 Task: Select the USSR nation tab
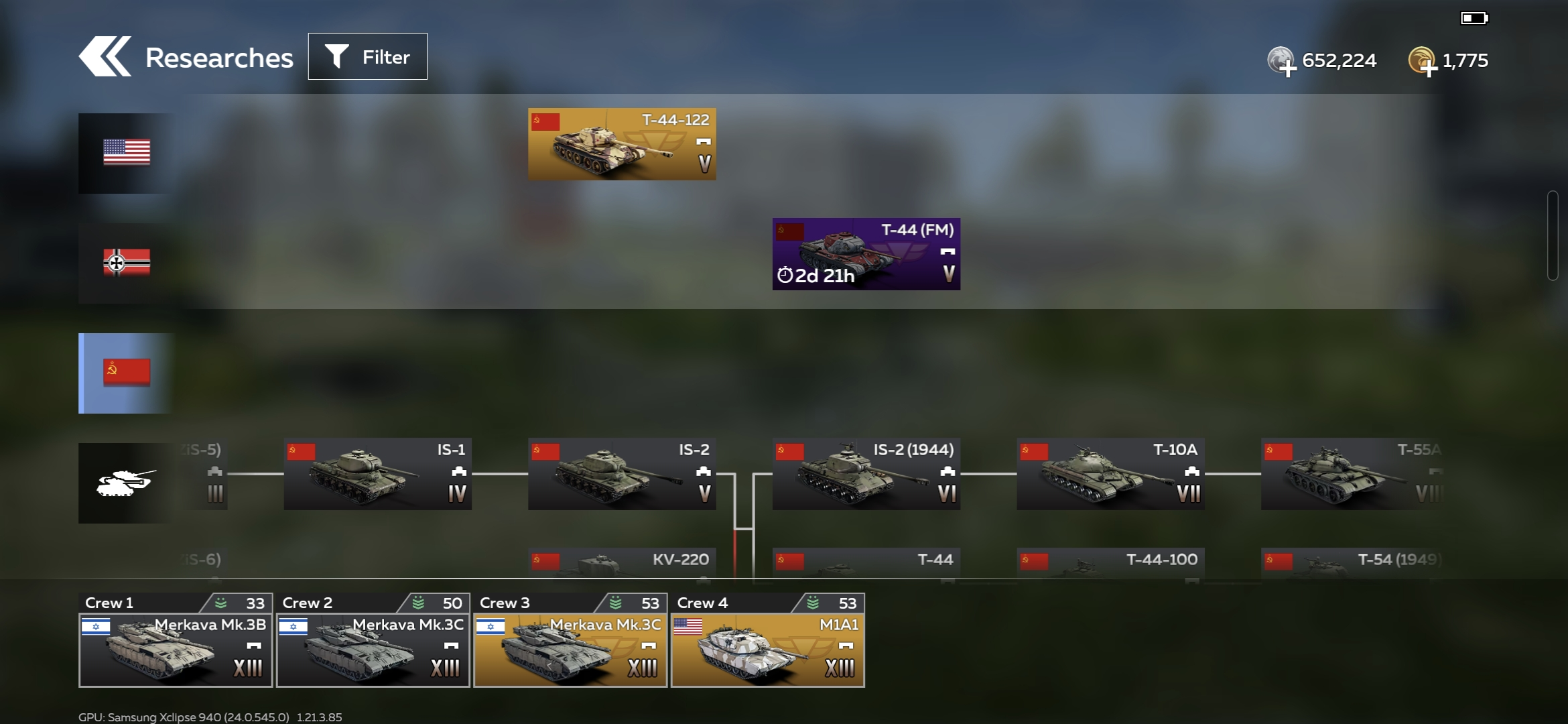(x=126, y=373)
